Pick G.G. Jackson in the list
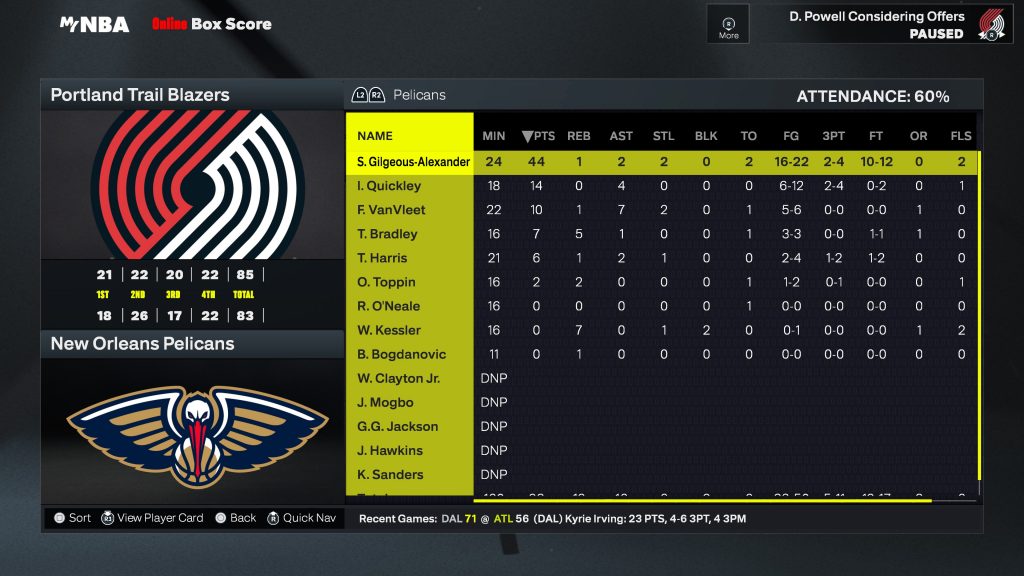Screen dimensions: 1024x576 click(397, 426)
